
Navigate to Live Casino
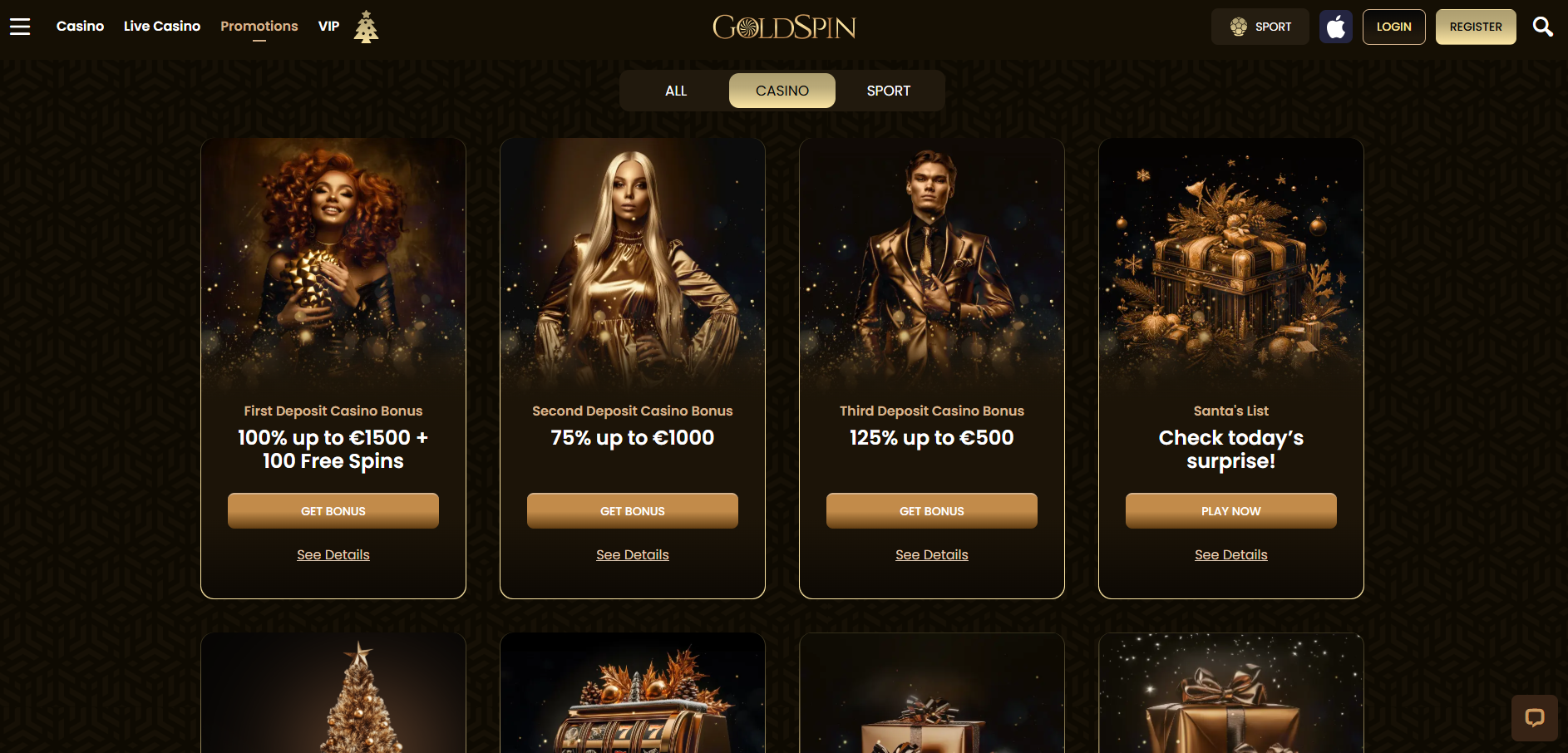coord(161,26)
